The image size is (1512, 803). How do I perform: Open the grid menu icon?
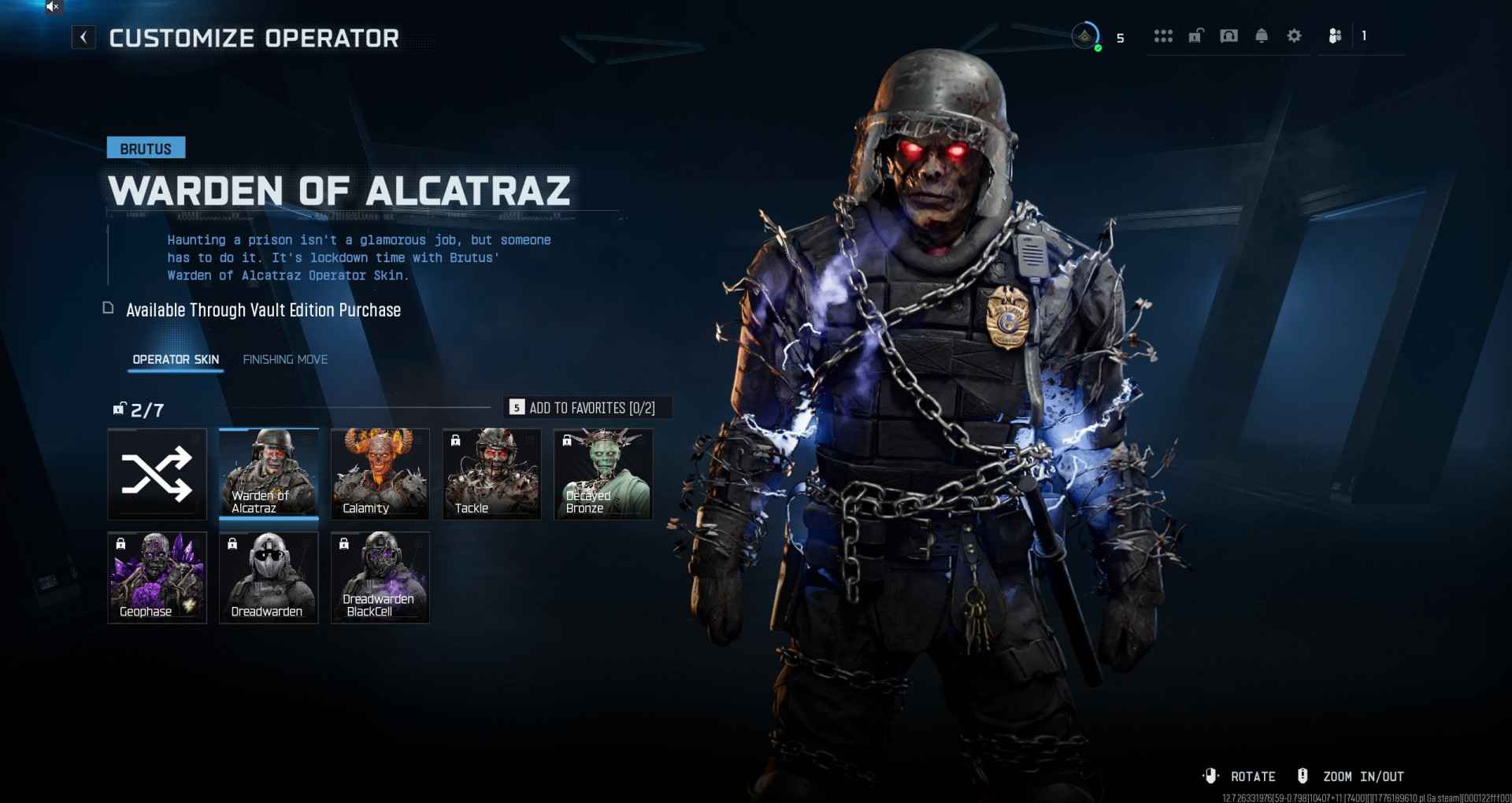[1163, 36]
